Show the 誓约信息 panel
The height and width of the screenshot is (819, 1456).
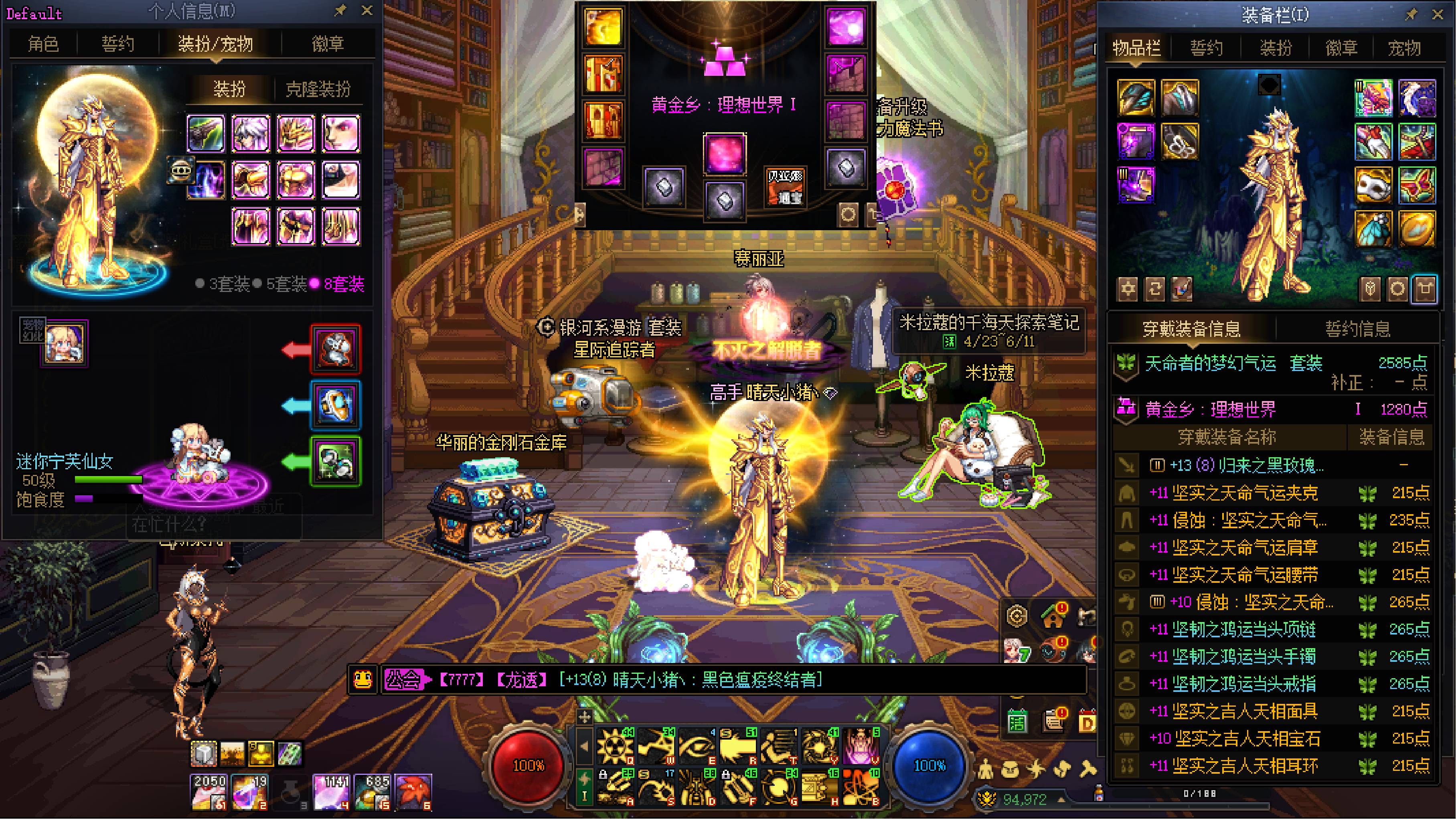1358,328
